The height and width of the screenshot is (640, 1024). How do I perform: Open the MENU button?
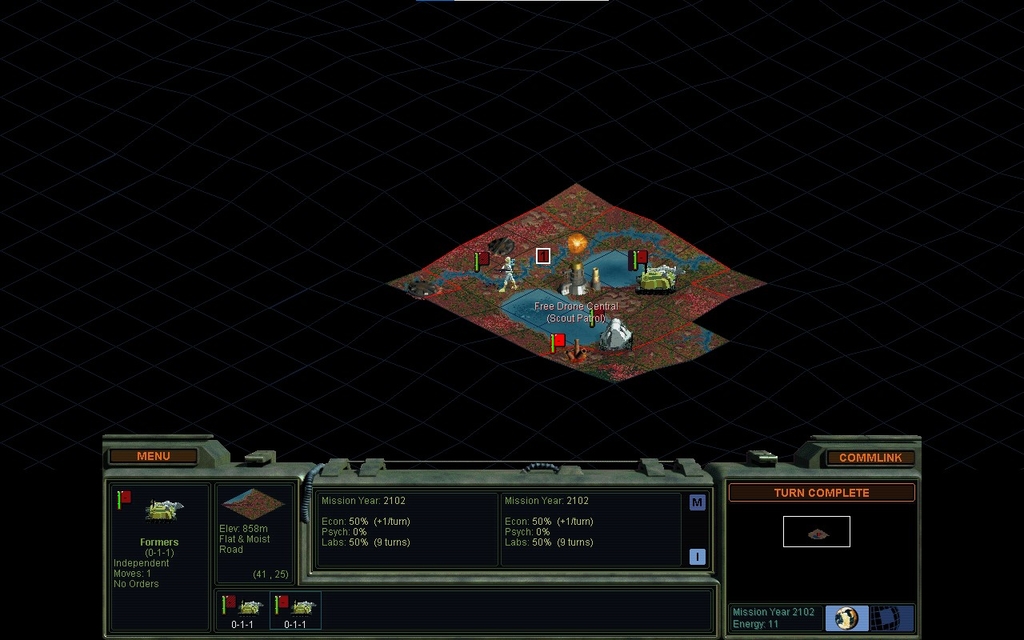point(153,456)
